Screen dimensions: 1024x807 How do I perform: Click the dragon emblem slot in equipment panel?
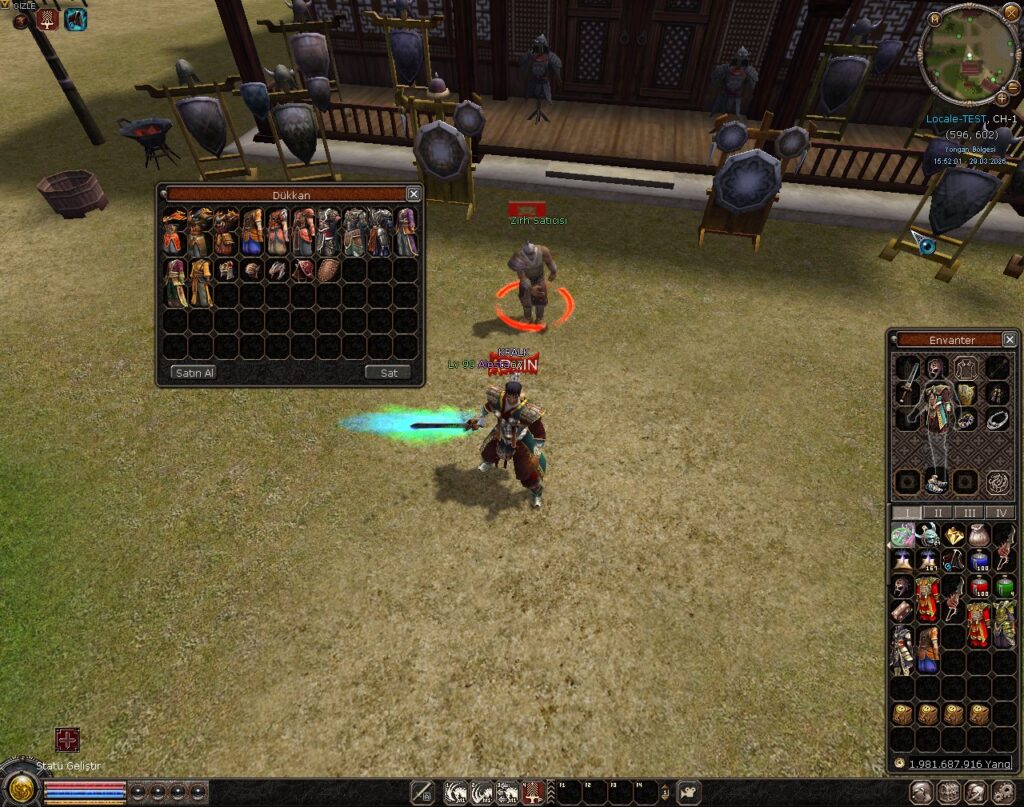[997, 482]
